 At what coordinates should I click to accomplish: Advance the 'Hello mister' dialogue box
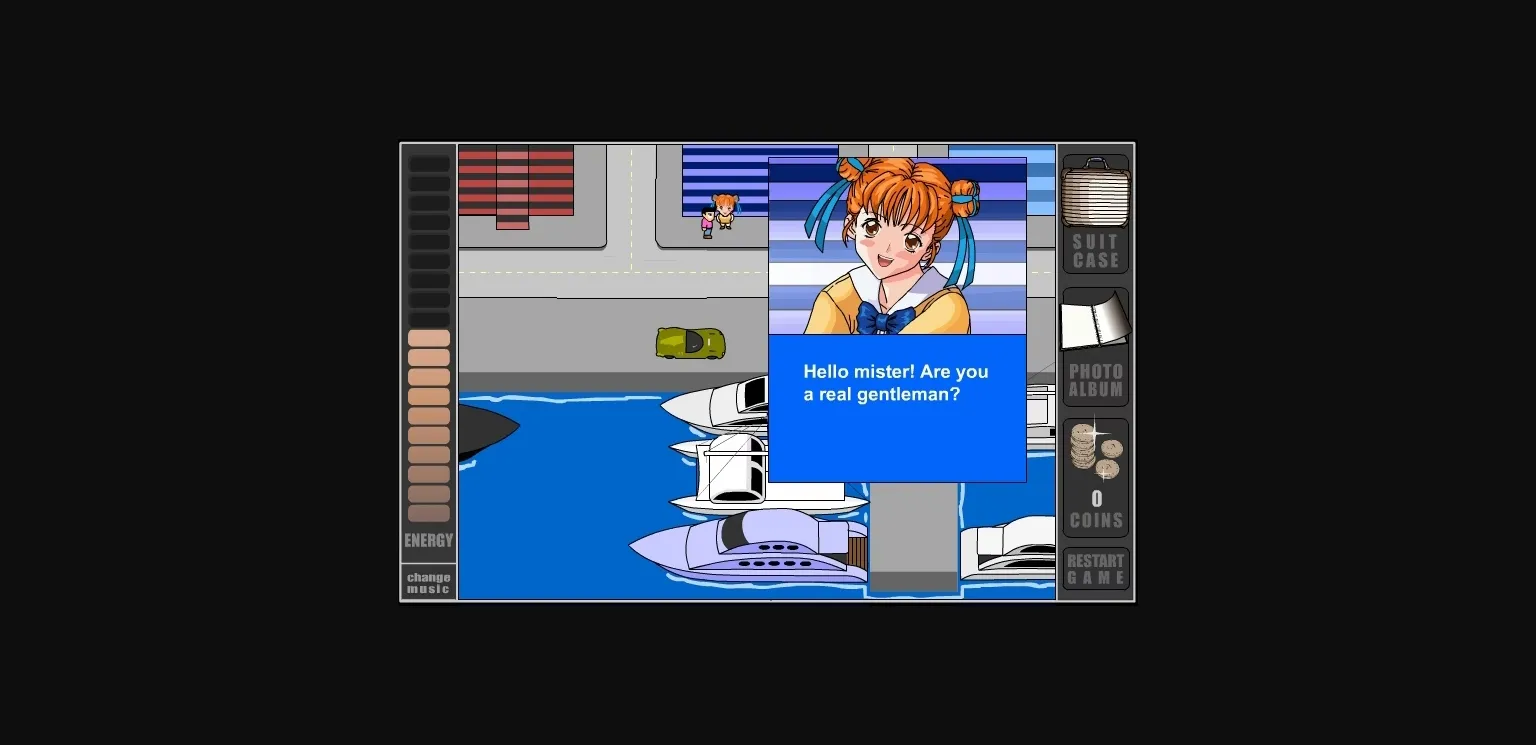[897, 408]
